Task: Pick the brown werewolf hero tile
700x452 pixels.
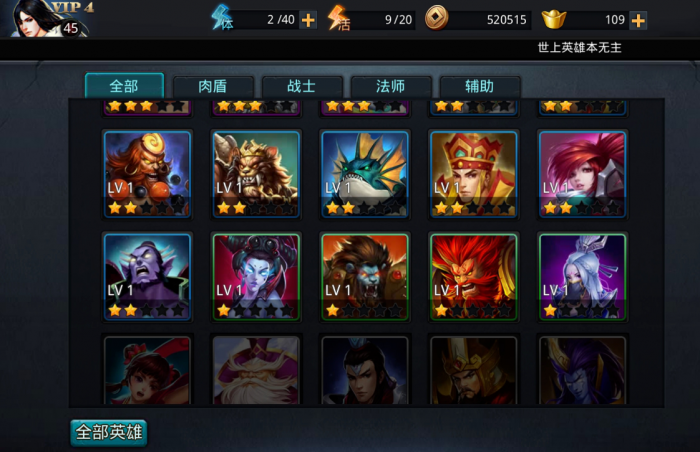Action: 364,276
